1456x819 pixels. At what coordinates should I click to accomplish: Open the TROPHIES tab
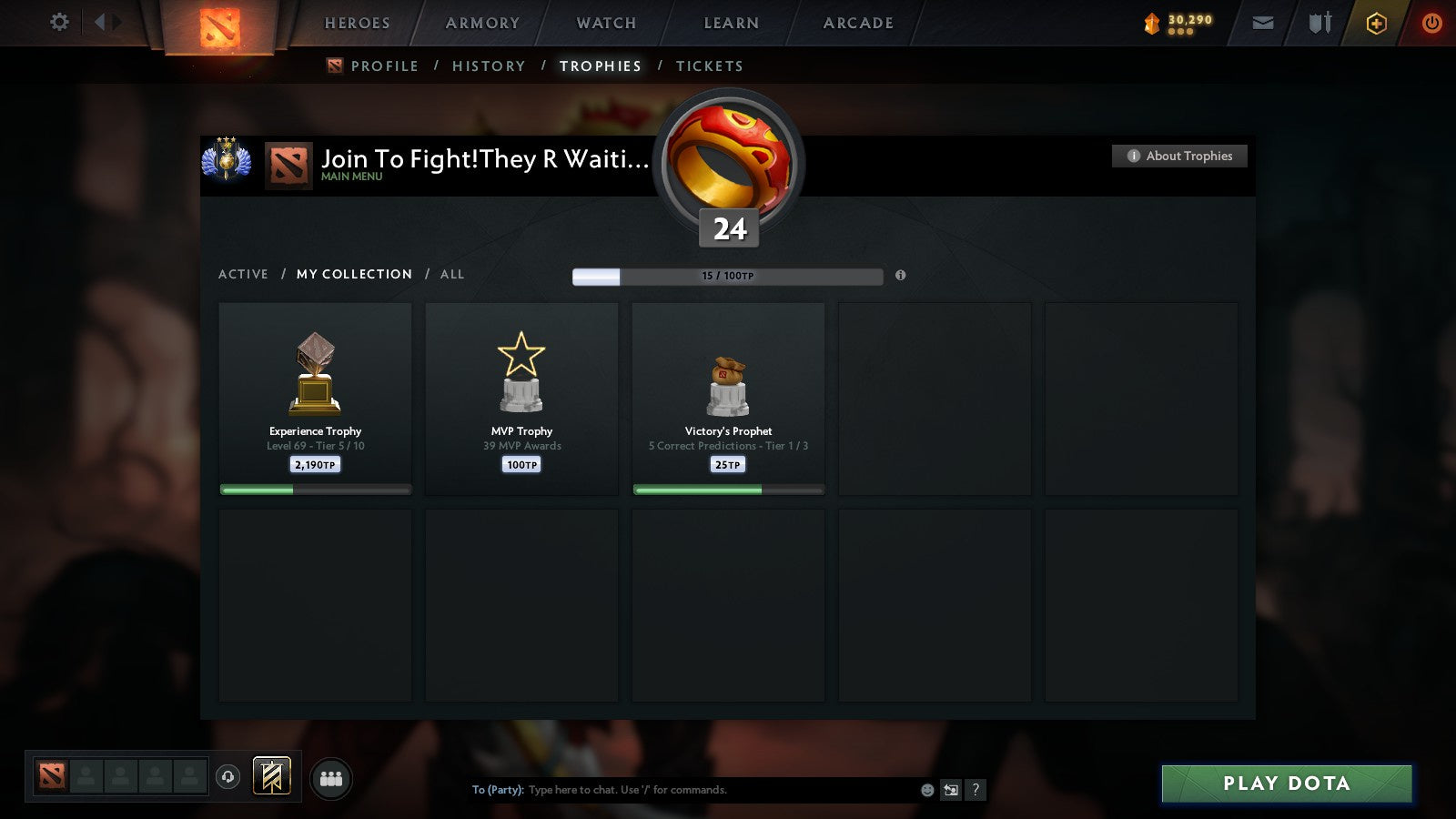click(x=601, y=66)
